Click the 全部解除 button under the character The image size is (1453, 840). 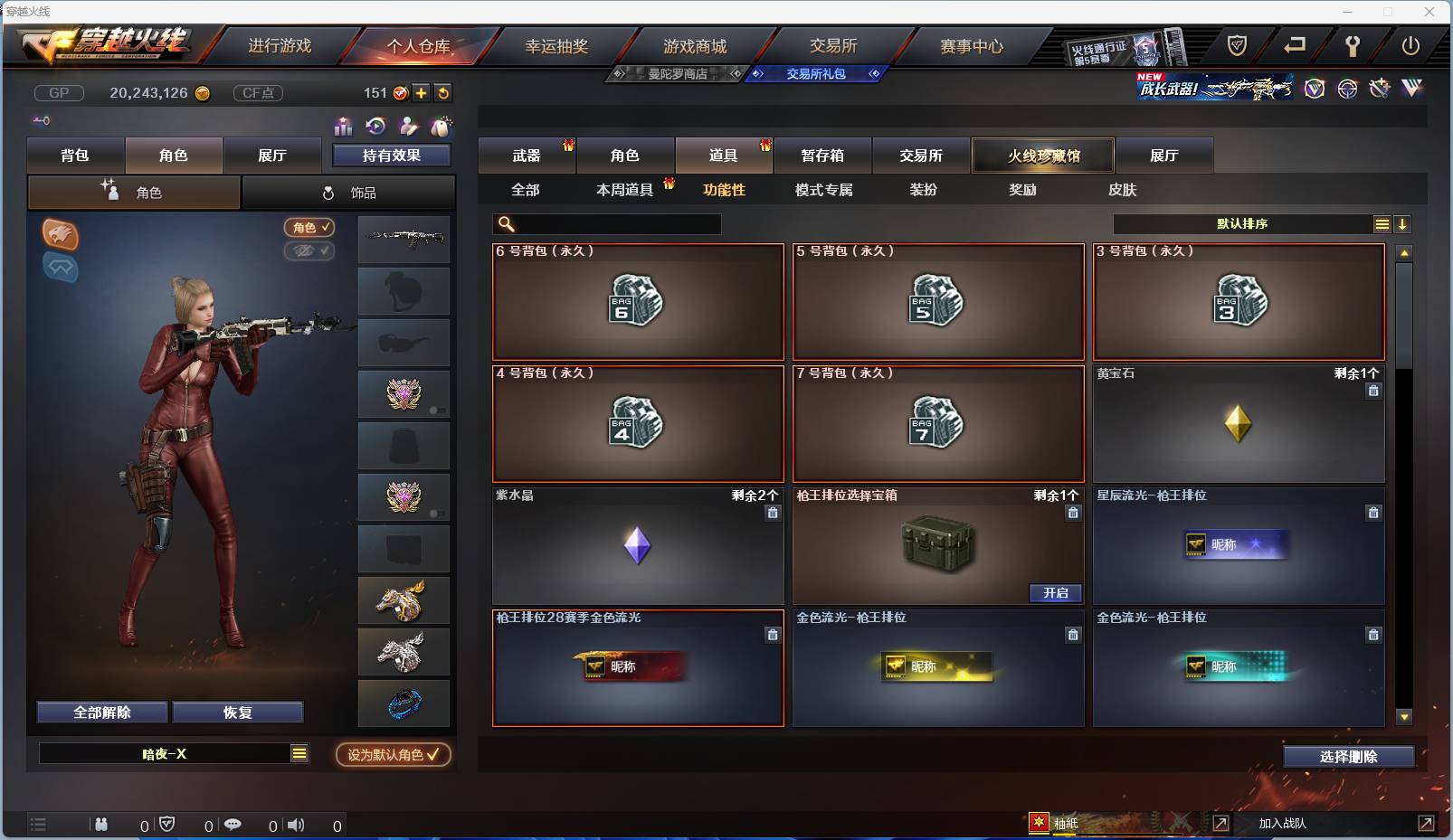tap(101, 713)
